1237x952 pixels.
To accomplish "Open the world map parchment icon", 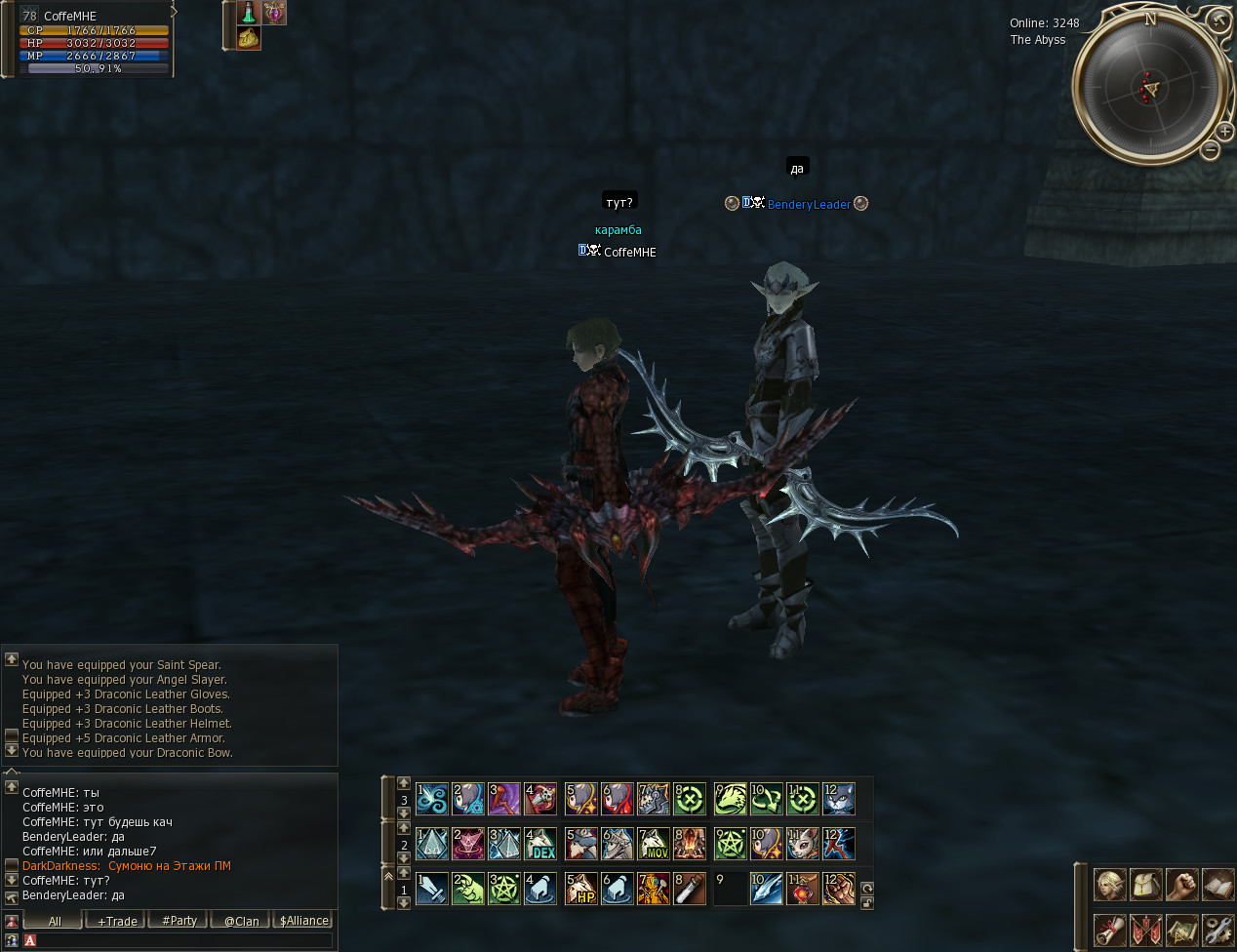I will click(x=1181, y=930).
